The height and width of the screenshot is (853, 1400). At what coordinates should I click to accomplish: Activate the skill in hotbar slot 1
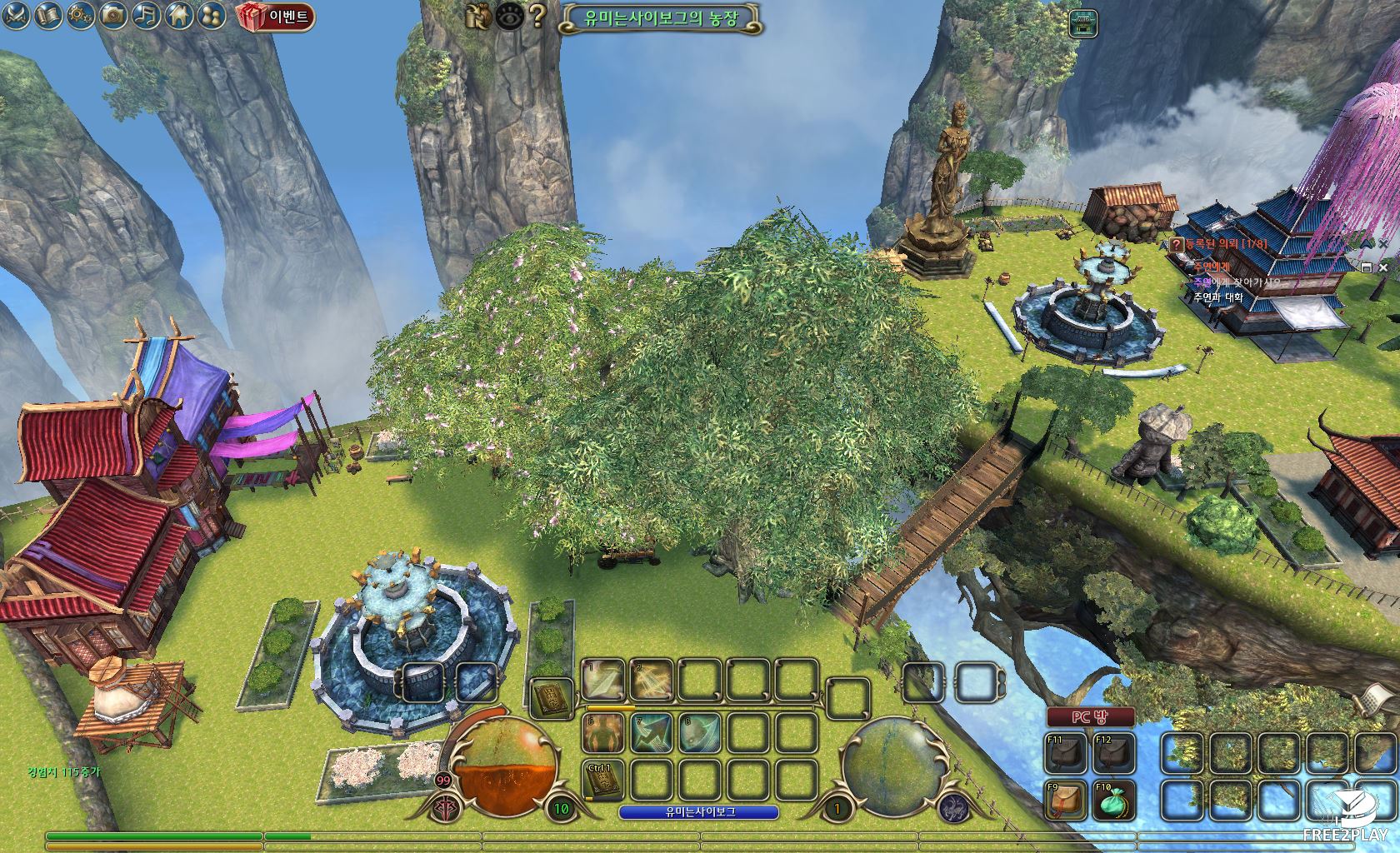pyautogui.click(x=602, y=681)
